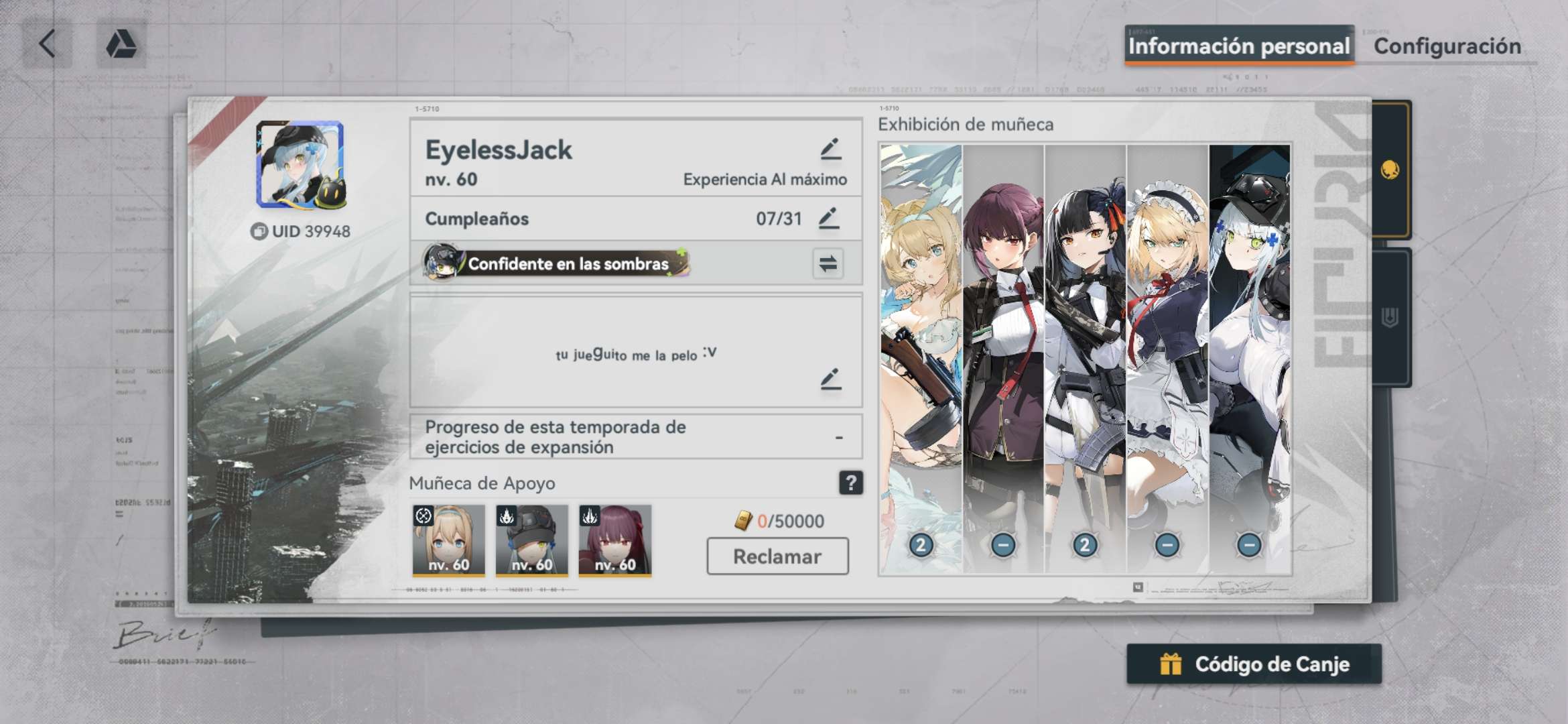Open the badge emblem side tab
Viewport: 1568px width, 724px height.
(x=1390, y=318)
